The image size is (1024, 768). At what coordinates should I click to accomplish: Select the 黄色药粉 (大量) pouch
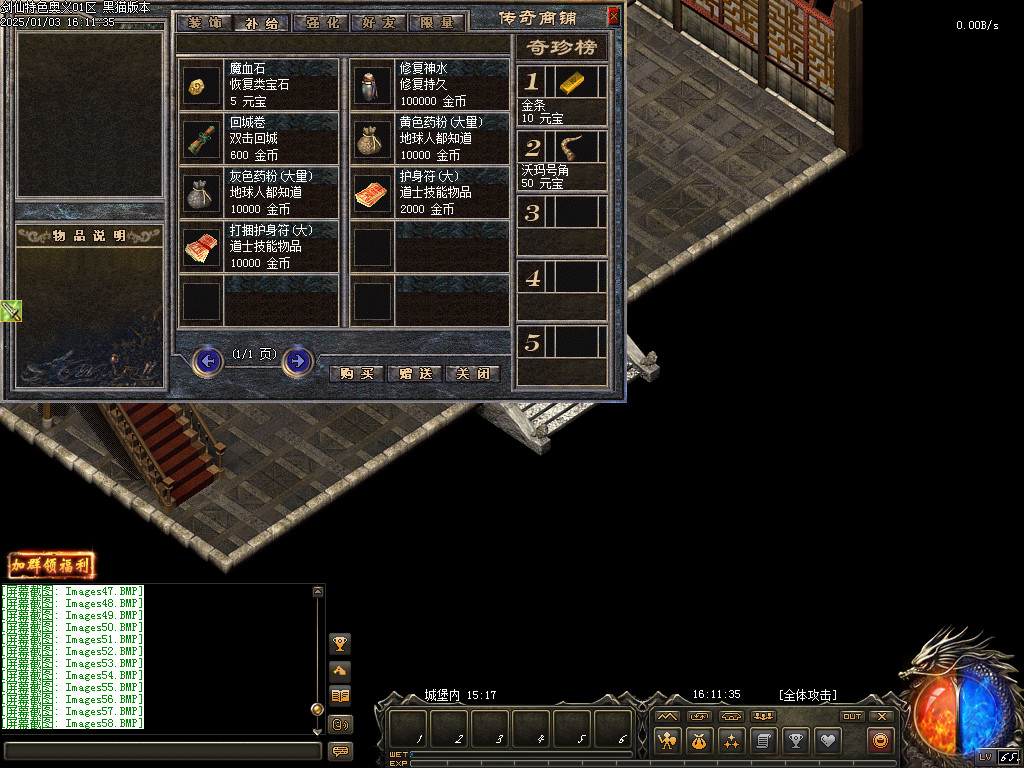click(428, 138)
